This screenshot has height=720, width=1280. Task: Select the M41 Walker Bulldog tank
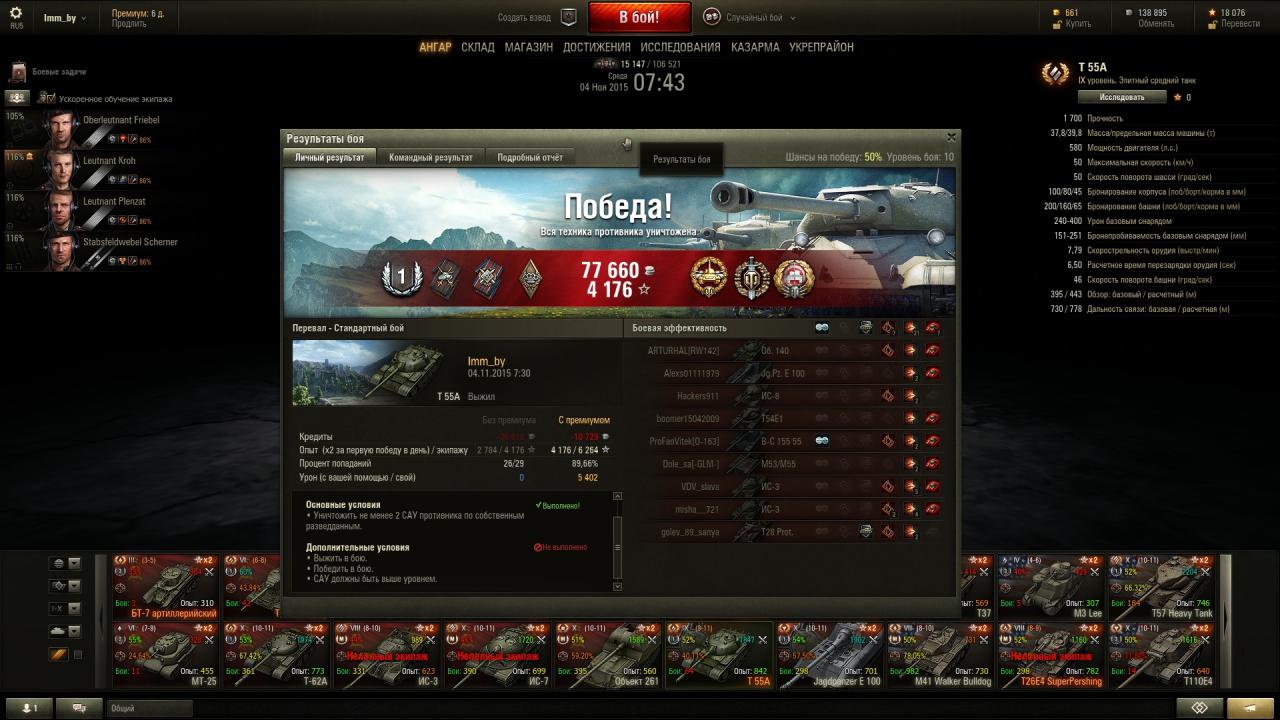coord(940,655)
